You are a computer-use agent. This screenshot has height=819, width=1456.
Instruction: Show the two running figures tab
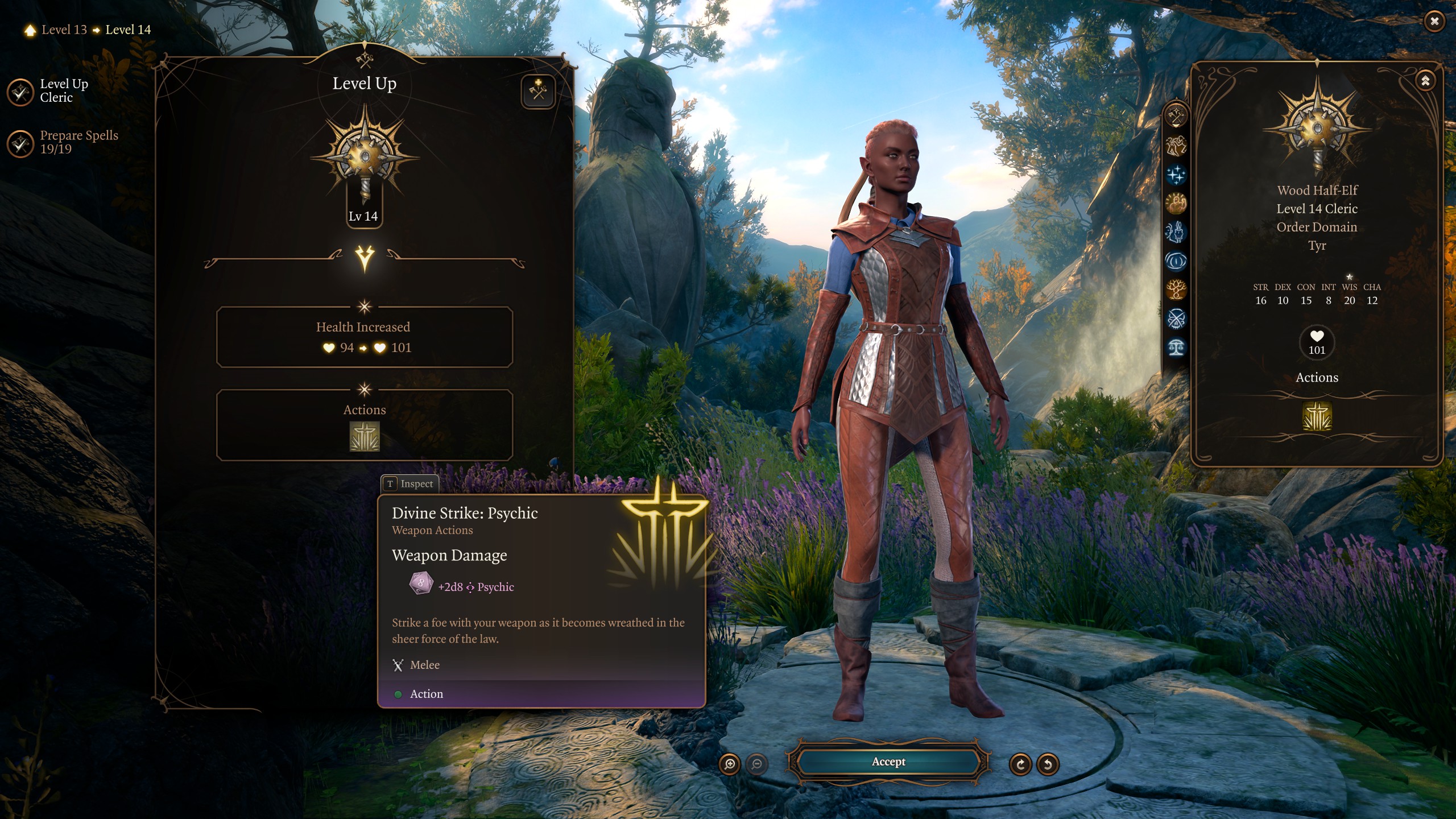[x=1176, y=146]
